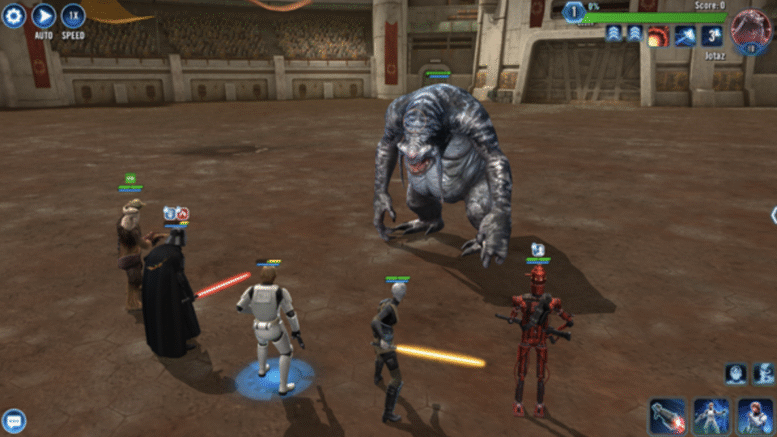Tap the Rancor boss portrait
The width and height of the screenshot is (777, 437).
[x=749, y=31]
